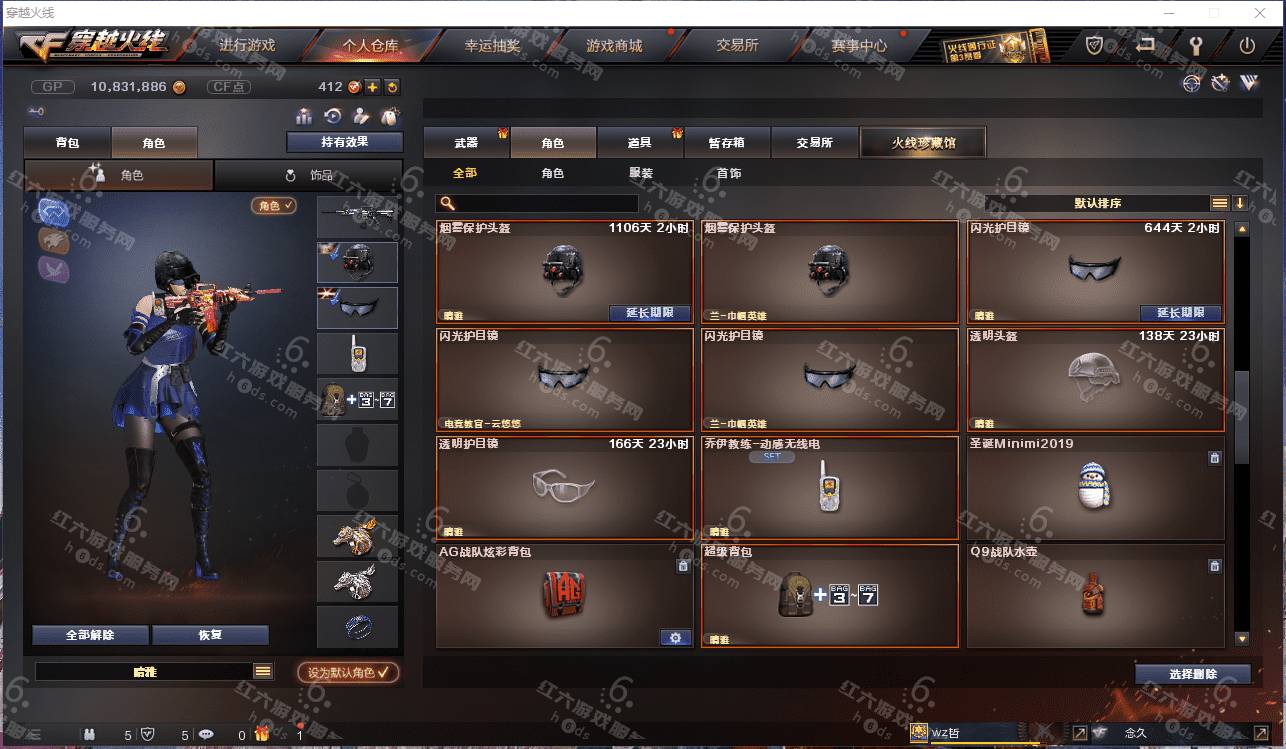
Task: Click the 全部解除 unequip-all button
Action: coord(90,635)
